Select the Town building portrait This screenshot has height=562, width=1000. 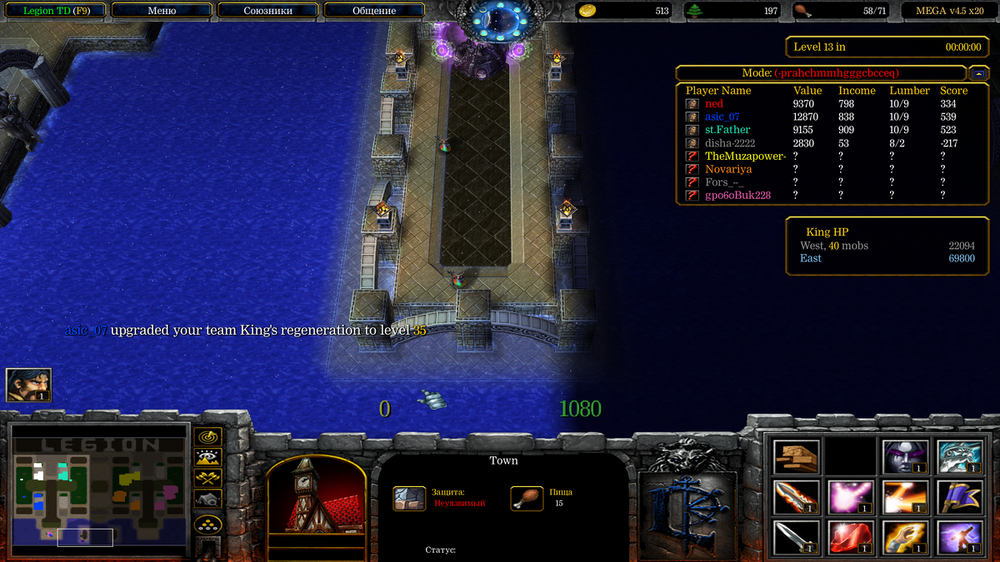(314, 505)
